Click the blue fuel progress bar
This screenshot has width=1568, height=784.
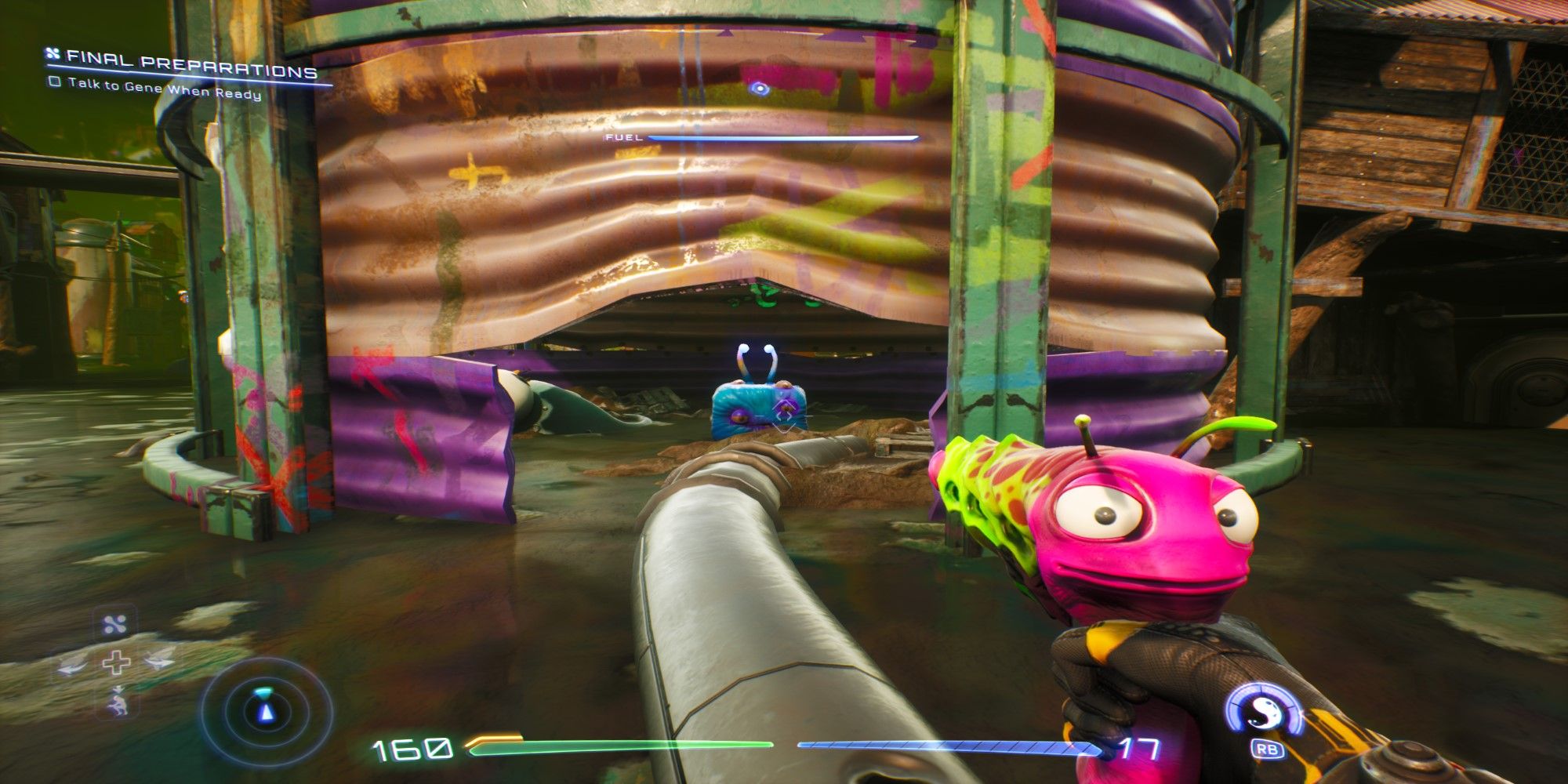coord(784,138)
